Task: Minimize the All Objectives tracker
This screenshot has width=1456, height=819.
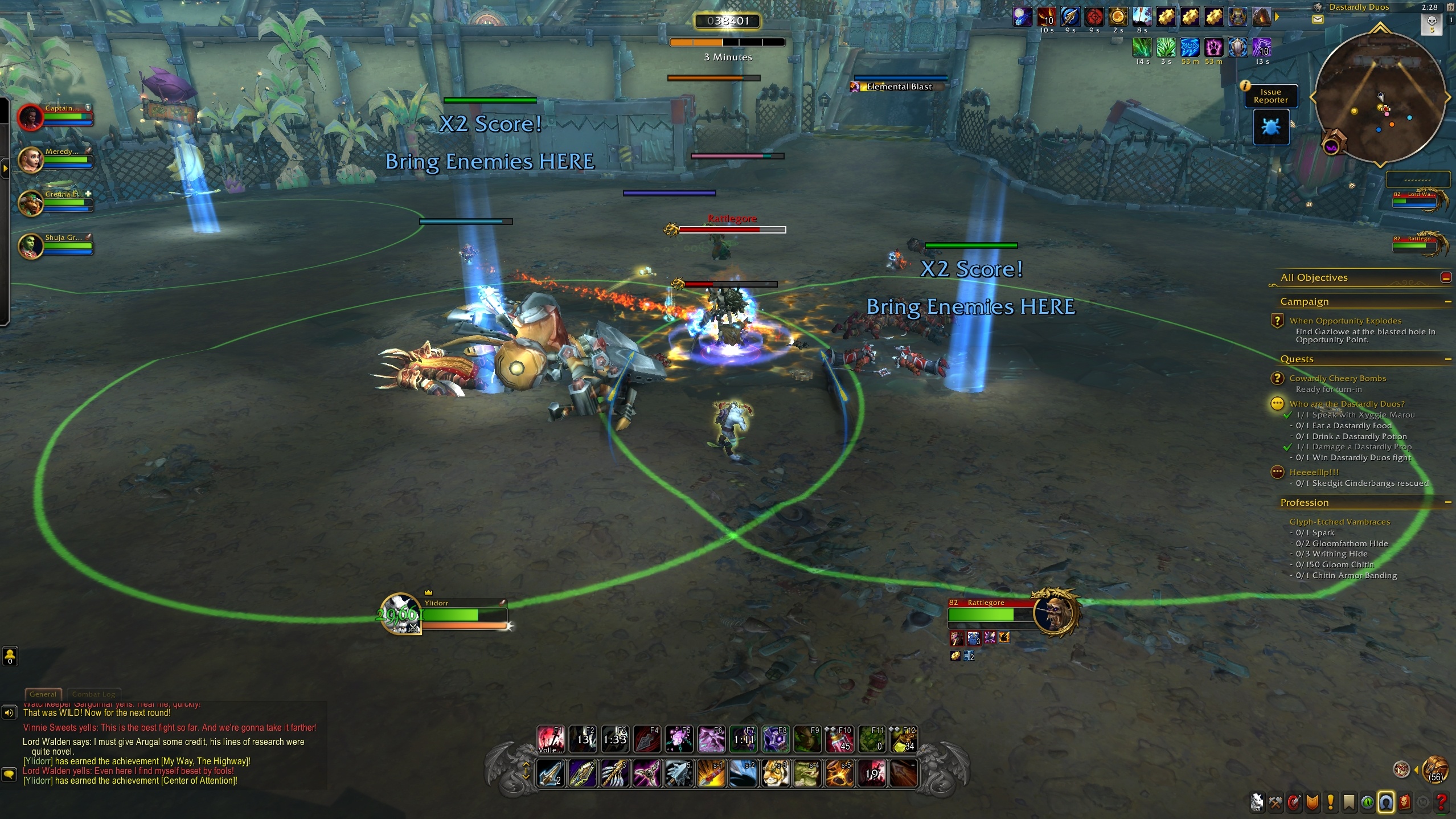Action: [x=1445, y=277]
